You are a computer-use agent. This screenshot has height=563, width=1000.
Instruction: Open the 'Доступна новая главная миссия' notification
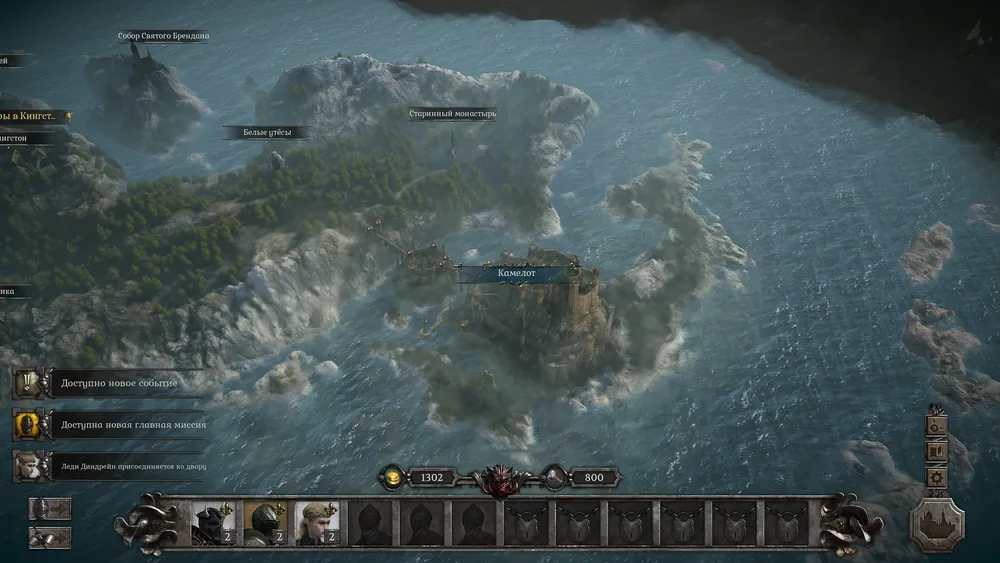110,424
